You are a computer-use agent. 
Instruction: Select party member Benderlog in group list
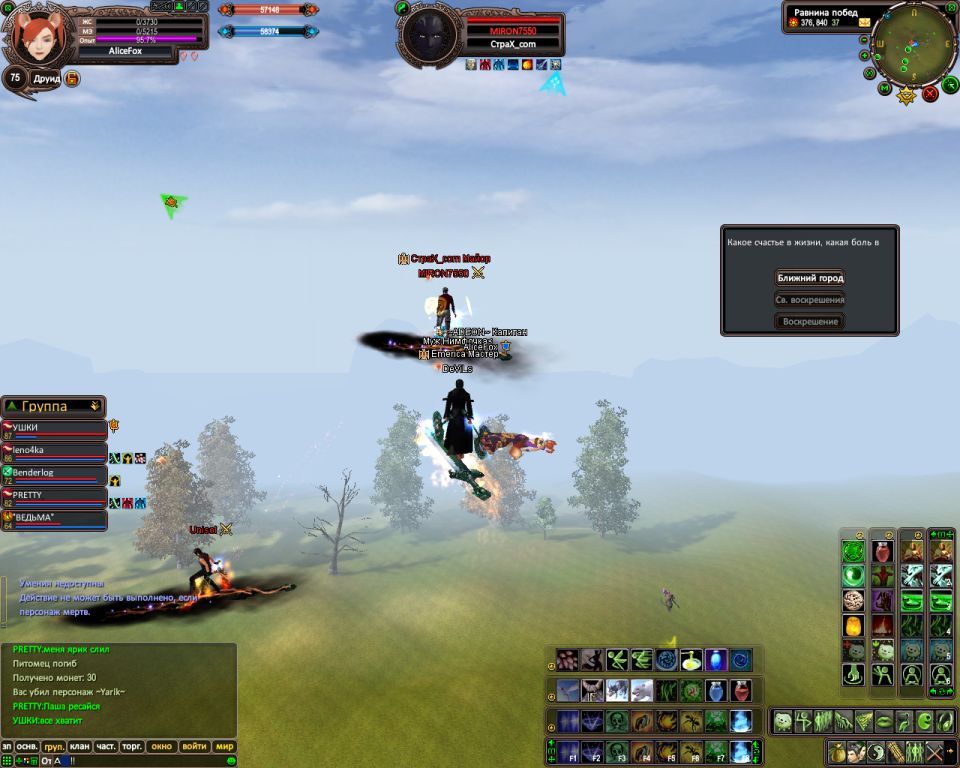coord(55,474)
